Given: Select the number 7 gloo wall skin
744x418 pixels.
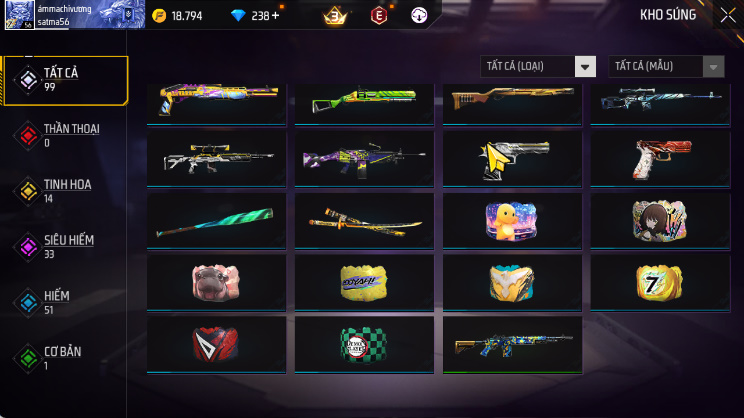Looking at the screenshot, I should point(660,281).
